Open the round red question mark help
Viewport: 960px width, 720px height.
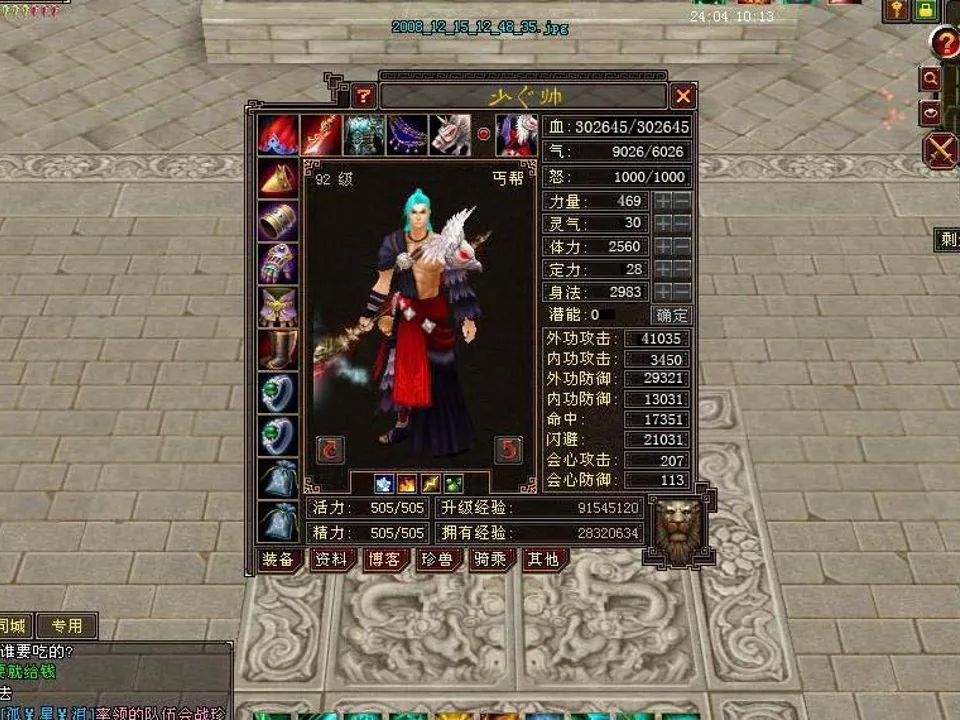[x=945, y=43]
